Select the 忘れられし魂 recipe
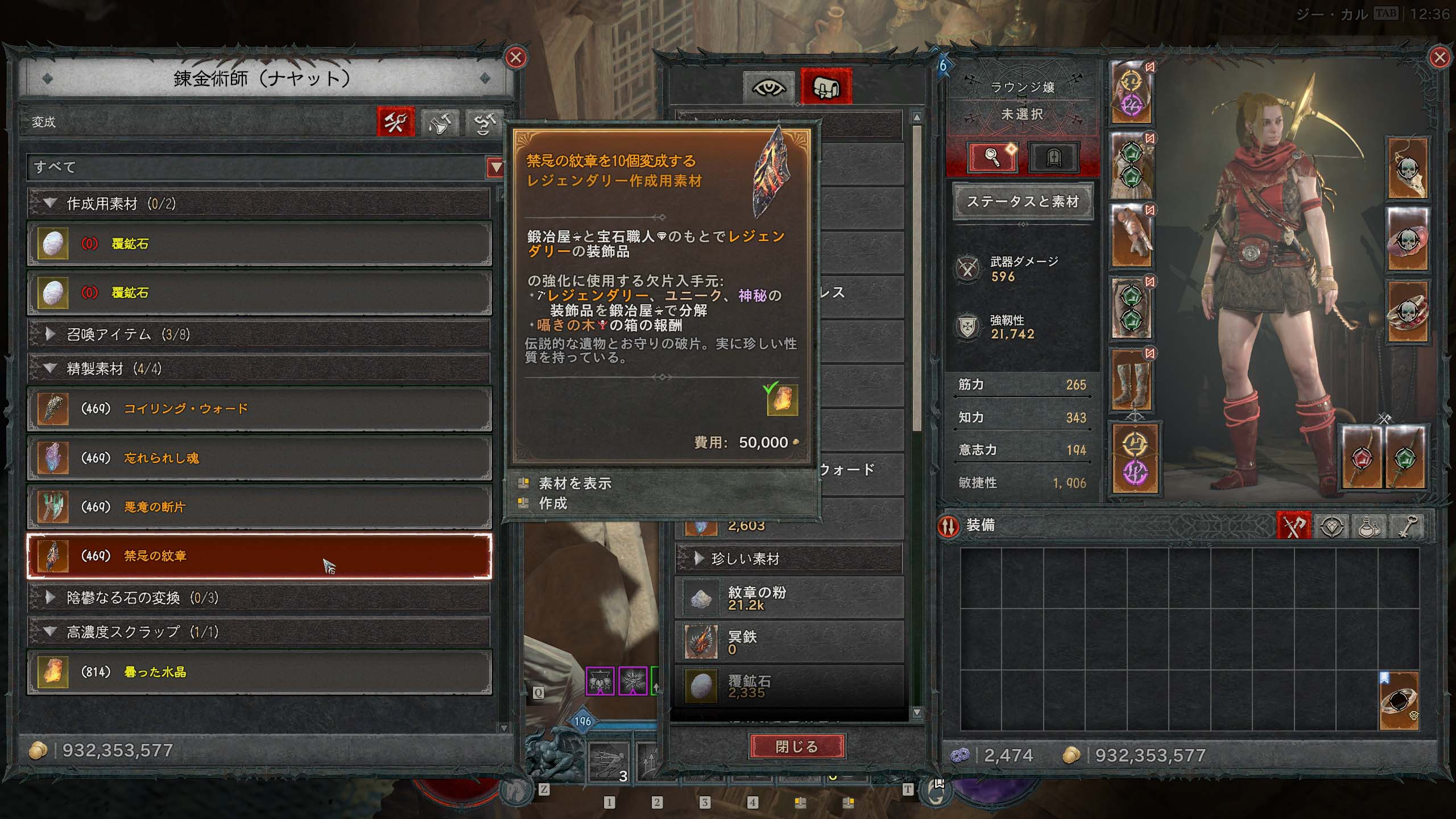Viewport: 1456px width, 819px height. click(x=259, y=458)
